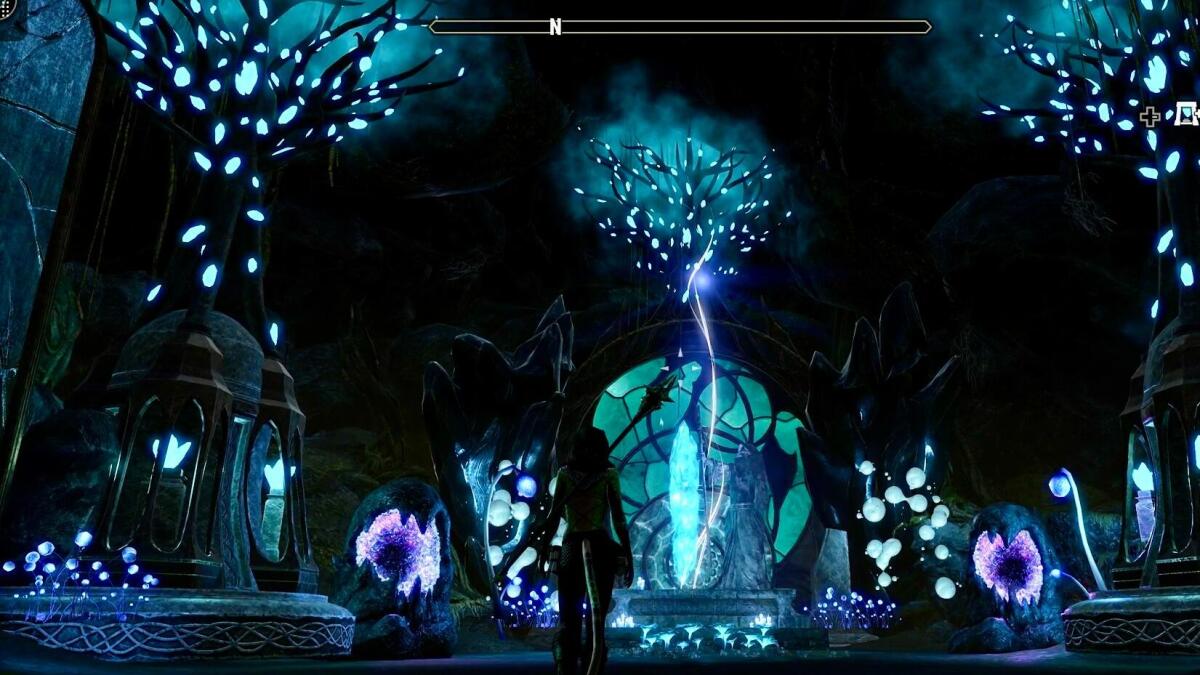1200x675 pixels.
Task: Click the archway hourglass tracker icon
Action: pos(1187,115)
